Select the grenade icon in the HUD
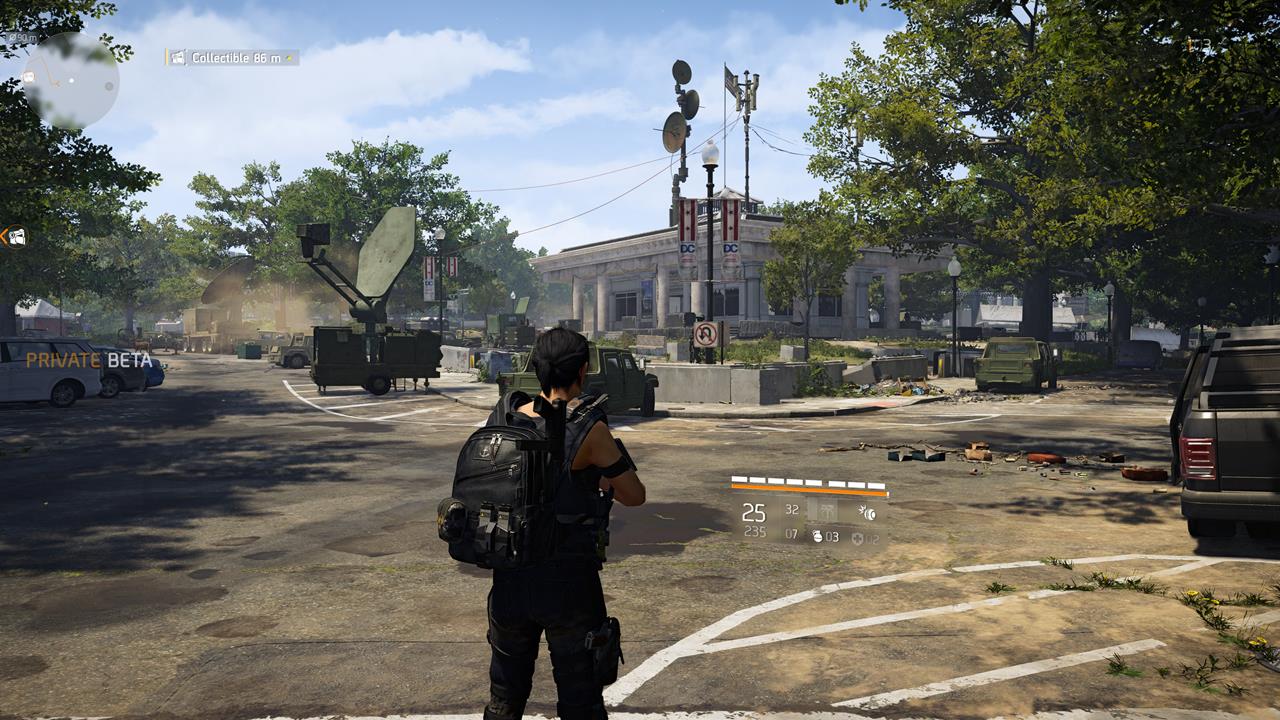This screenshot has height=720, width=1280. coord(817,536)
